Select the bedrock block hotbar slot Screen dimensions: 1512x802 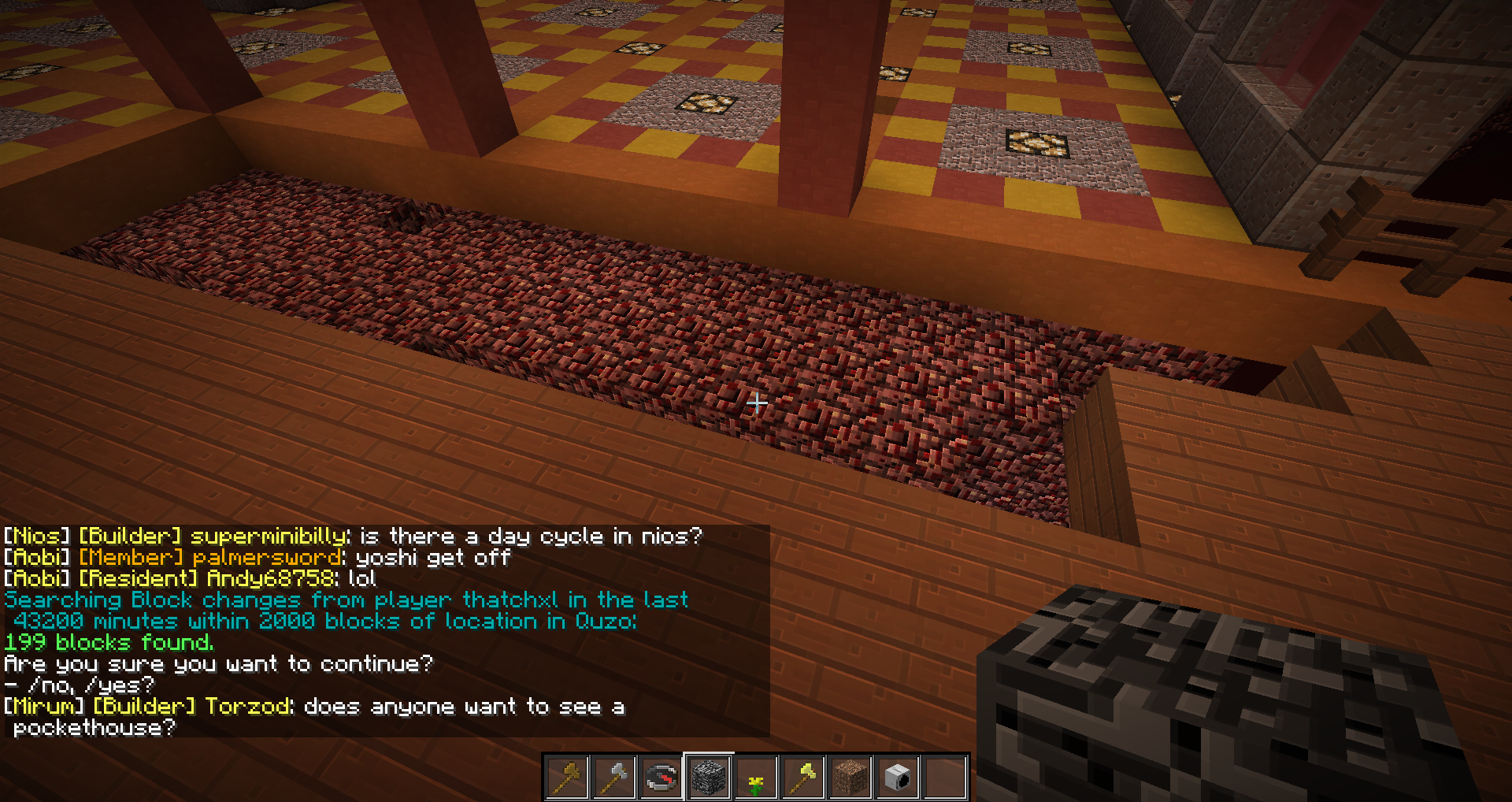point(709,778)
